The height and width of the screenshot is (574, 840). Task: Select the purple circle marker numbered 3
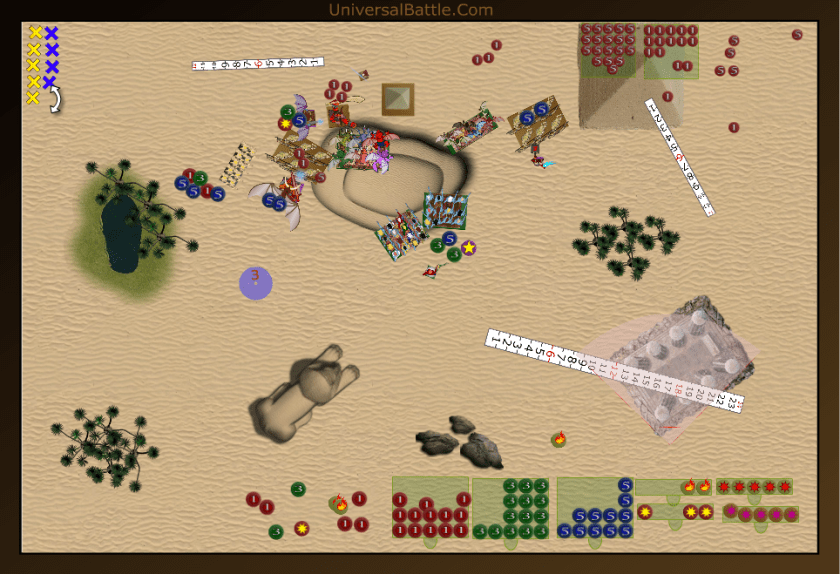point(255,283)
